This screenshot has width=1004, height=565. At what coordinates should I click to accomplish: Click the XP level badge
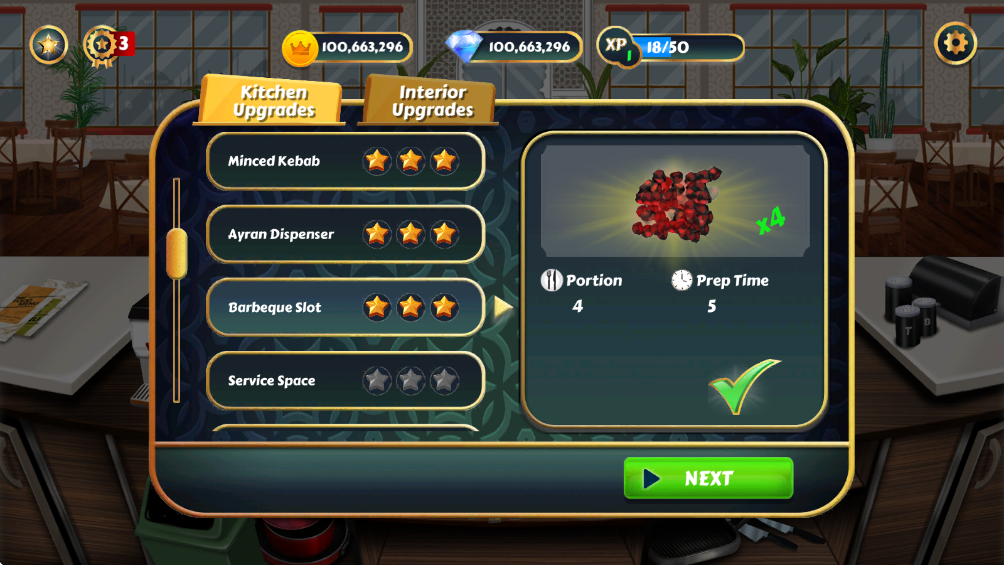[x=619, y=46]
